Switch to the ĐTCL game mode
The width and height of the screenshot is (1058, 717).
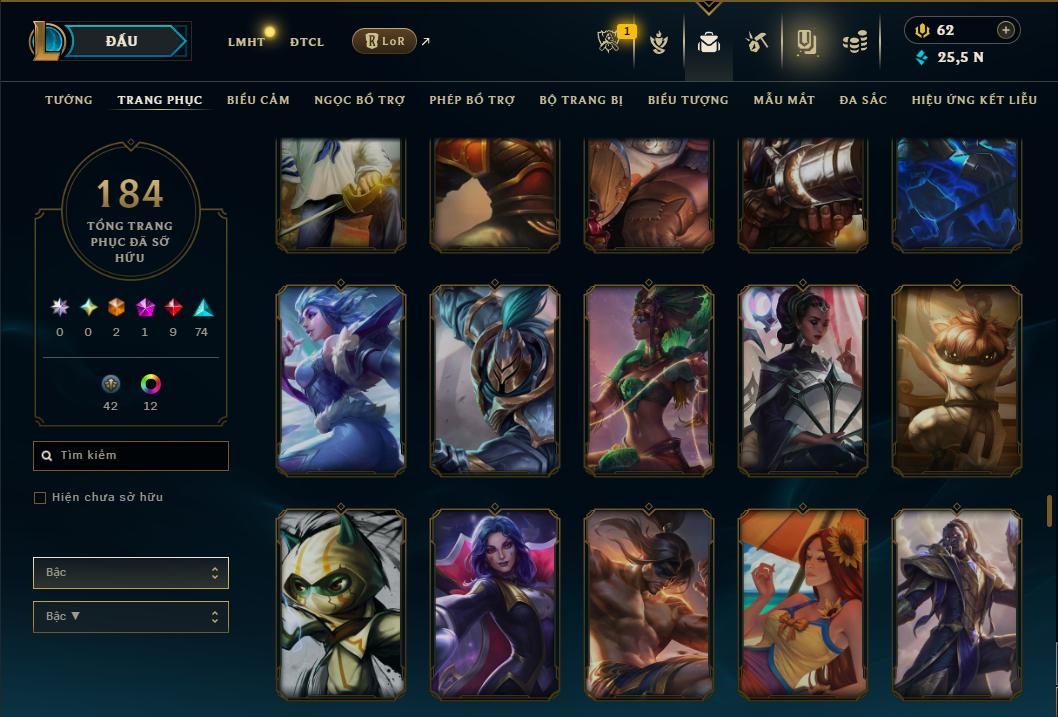pos(307,42)
